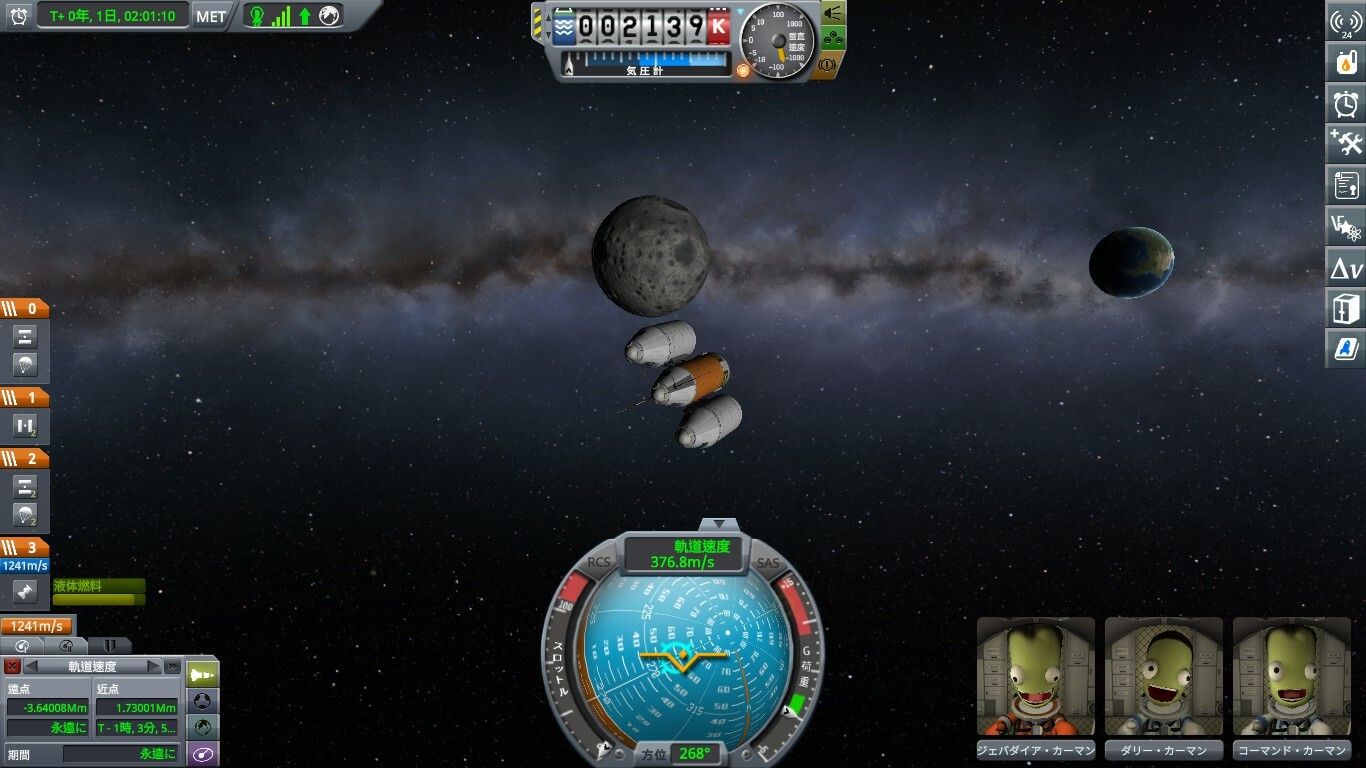
Task: Toggle the brakes button
Action: coord(827,64)
